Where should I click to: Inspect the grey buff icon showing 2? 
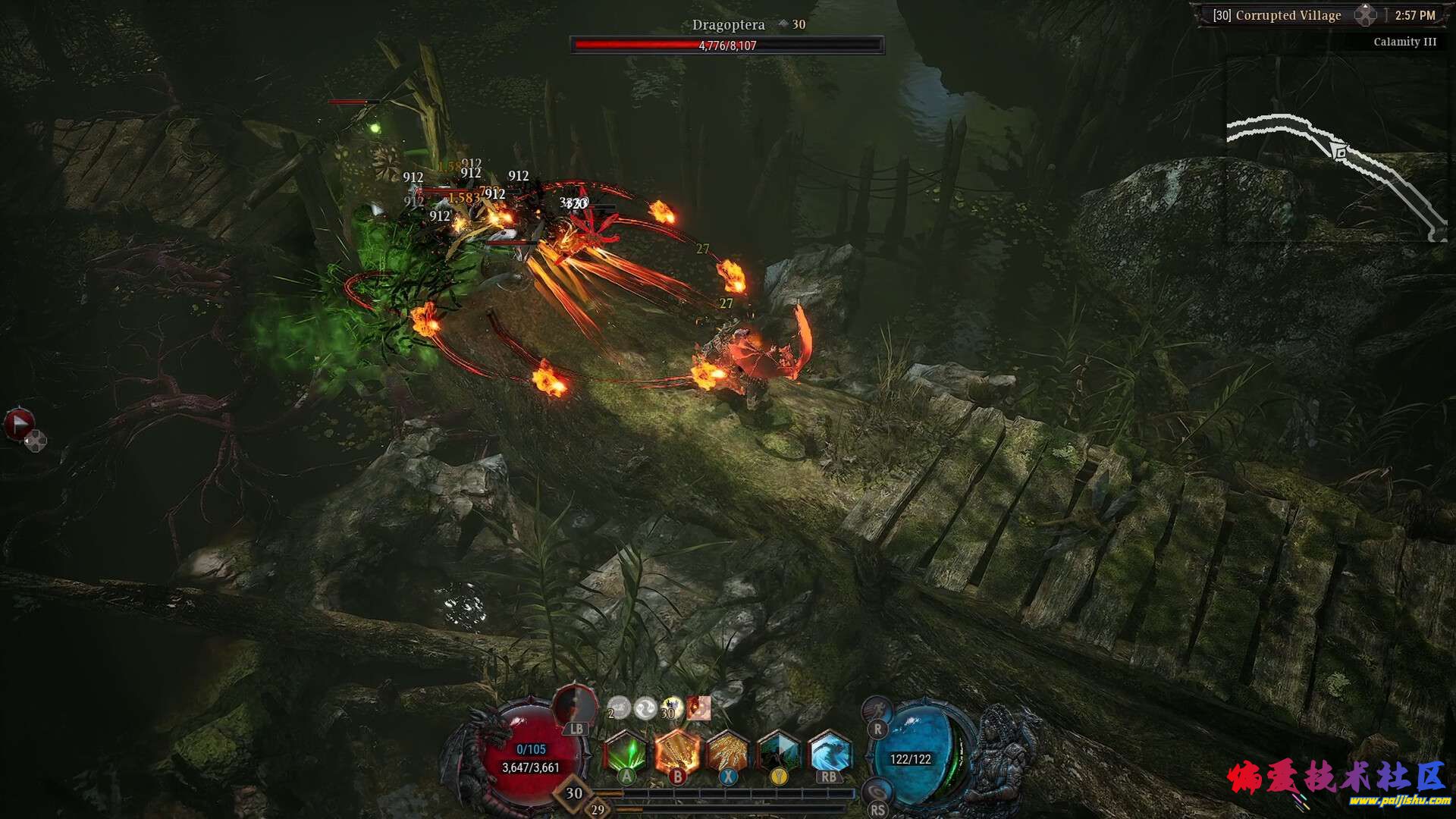click(x=619, y=708)
